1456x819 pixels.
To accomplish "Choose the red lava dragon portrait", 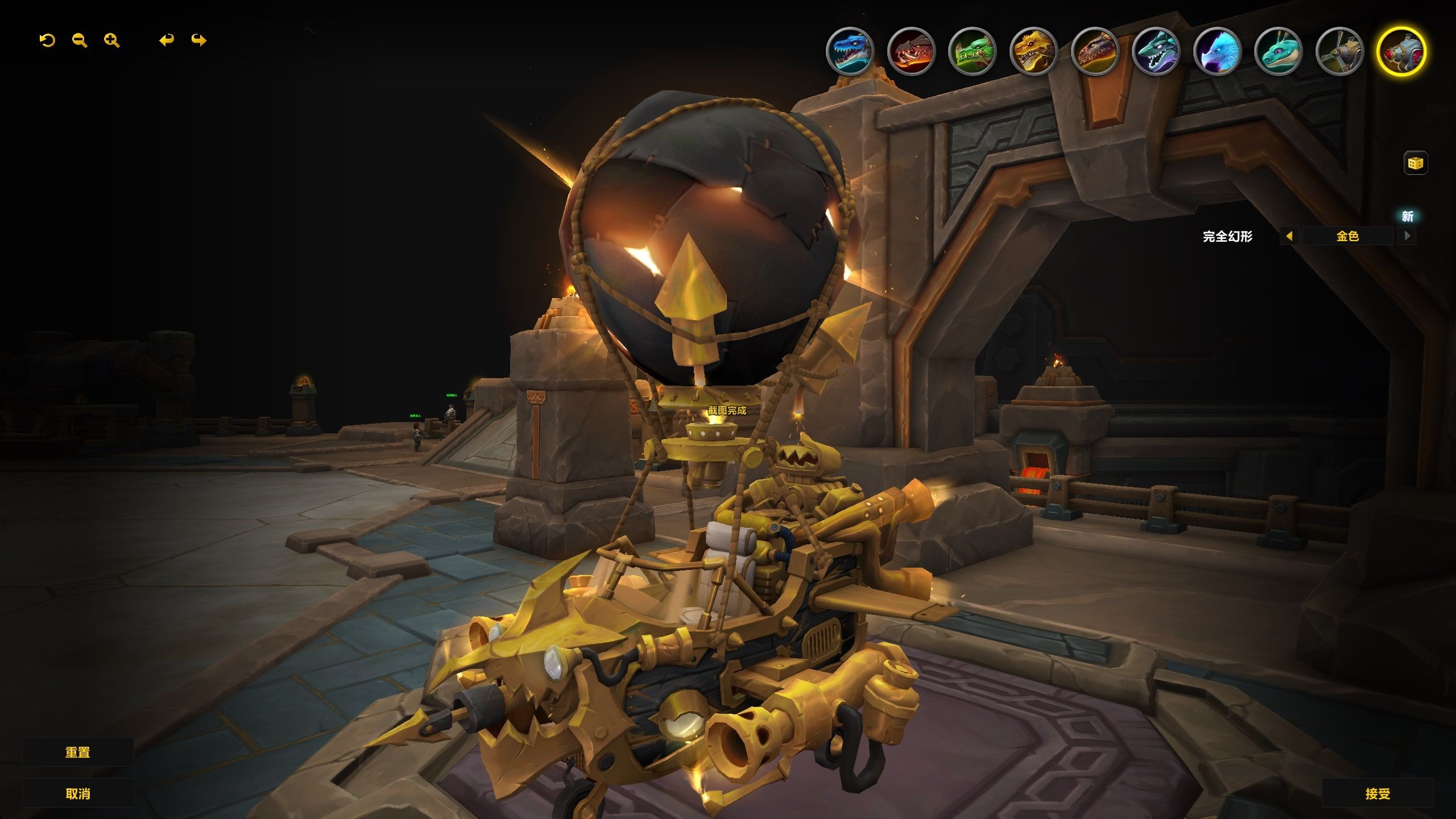I will [x=911, y=51].
